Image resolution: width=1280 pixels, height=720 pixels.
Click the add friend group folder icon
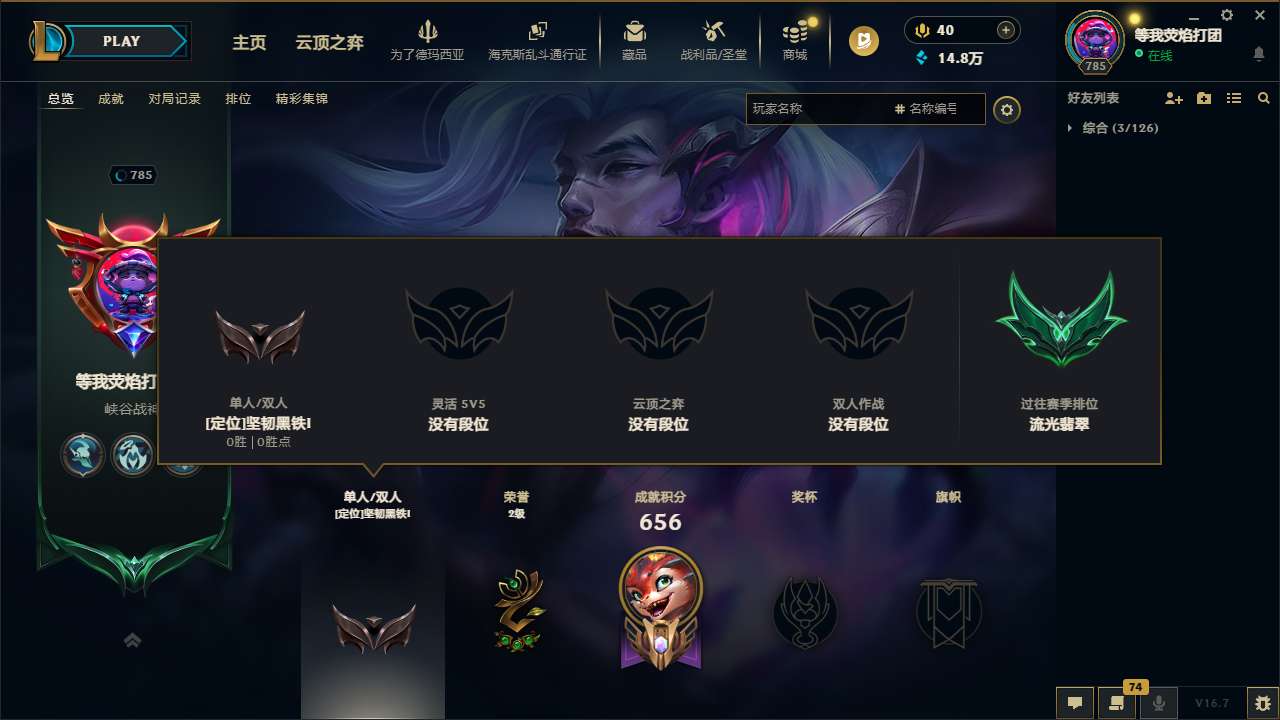[x=1202, y=97]
